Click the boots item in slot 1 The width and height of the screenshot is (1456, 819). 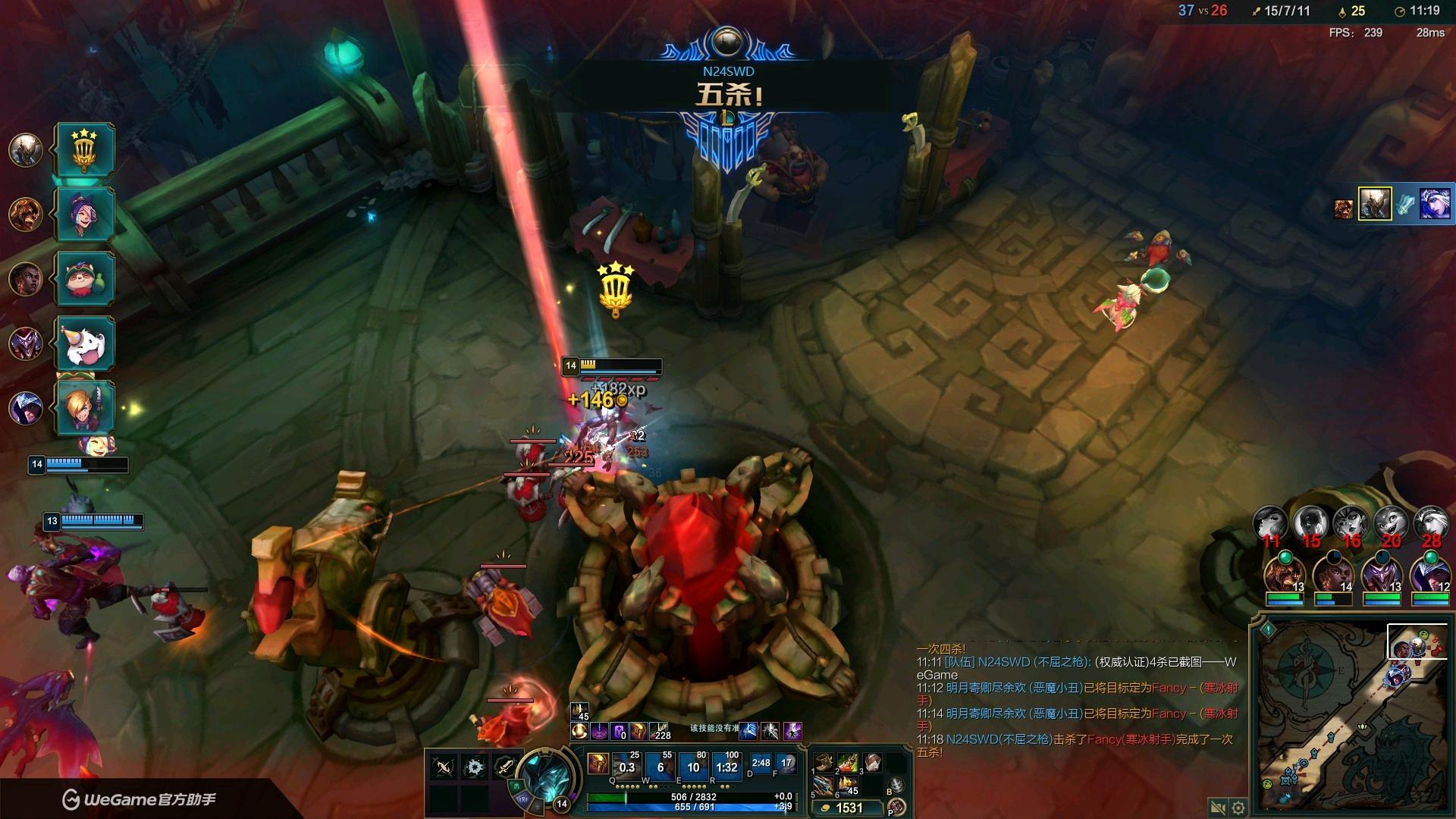pos(824,762)
